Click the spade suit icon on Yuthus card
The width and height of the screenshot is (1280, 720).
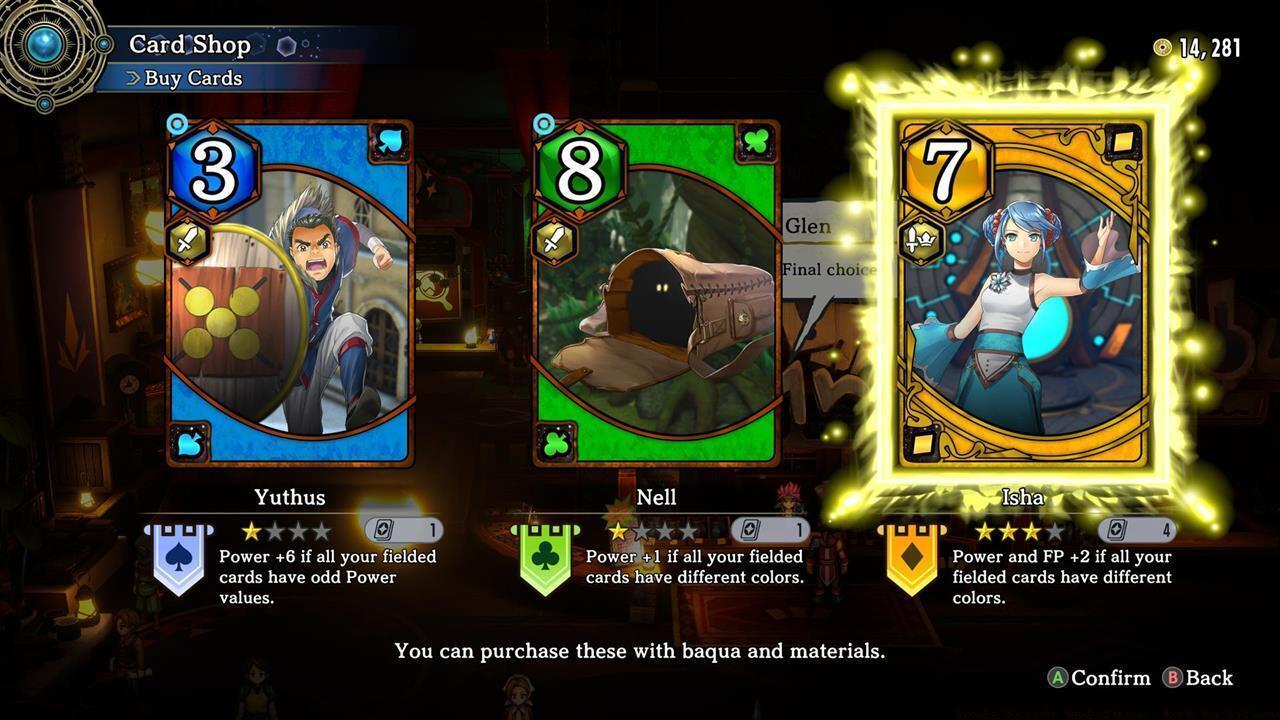point(389,141)
